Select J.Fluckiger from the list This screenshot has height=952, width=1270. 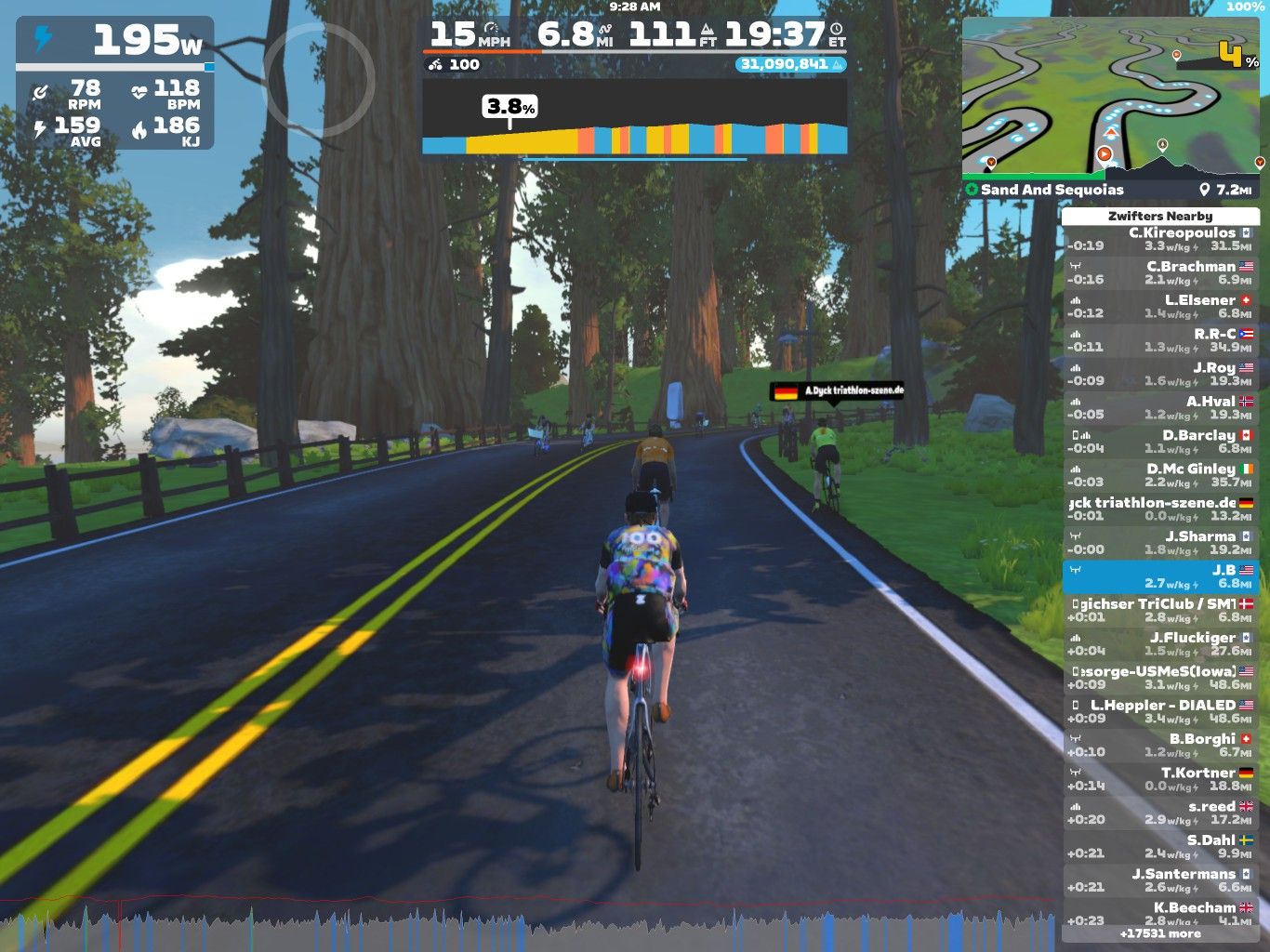pyautogui.click(x=1160, y=644)
